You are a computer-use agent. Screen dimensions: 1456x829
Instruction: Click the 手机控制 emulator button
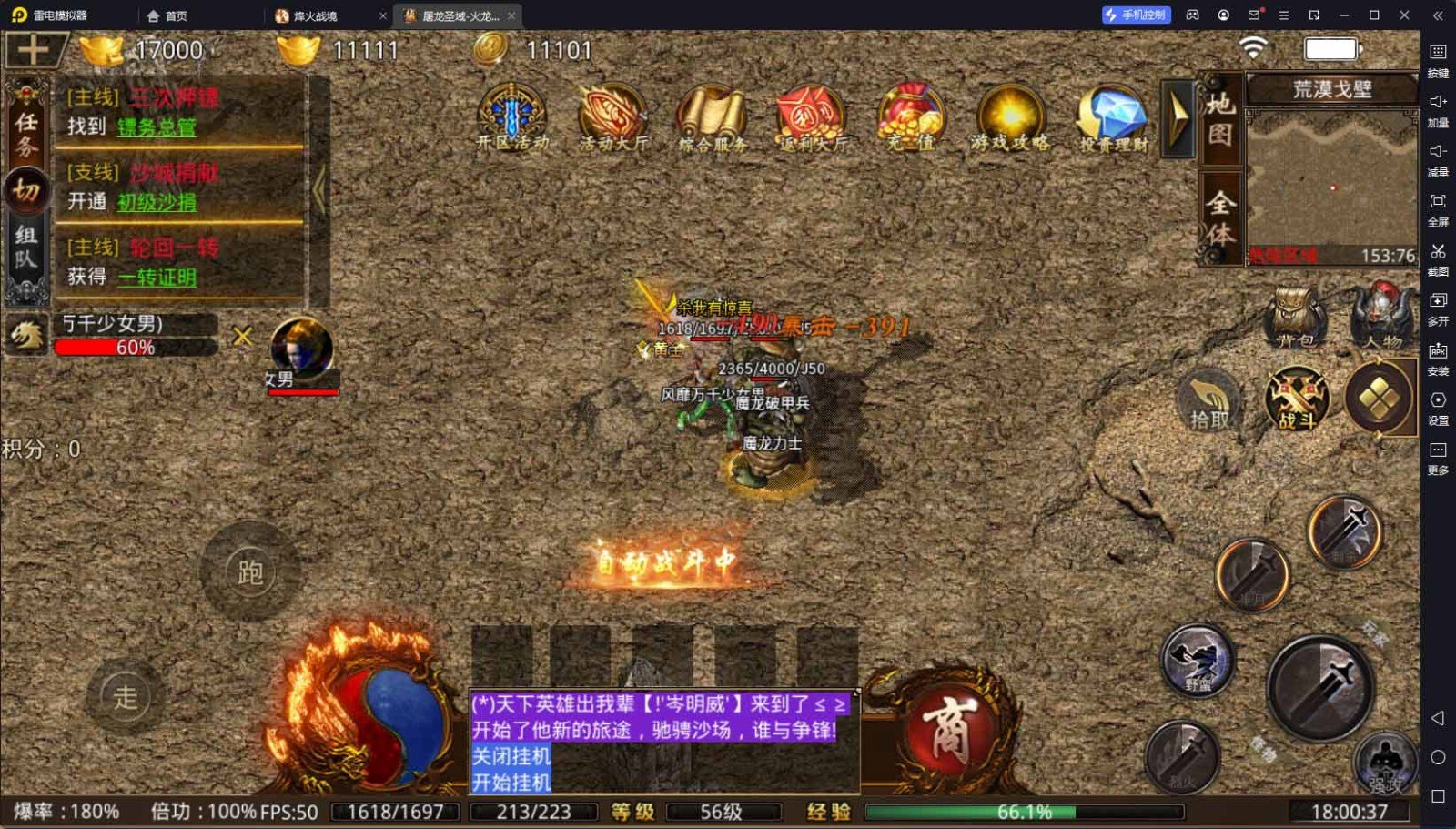tap(1136, 15)
